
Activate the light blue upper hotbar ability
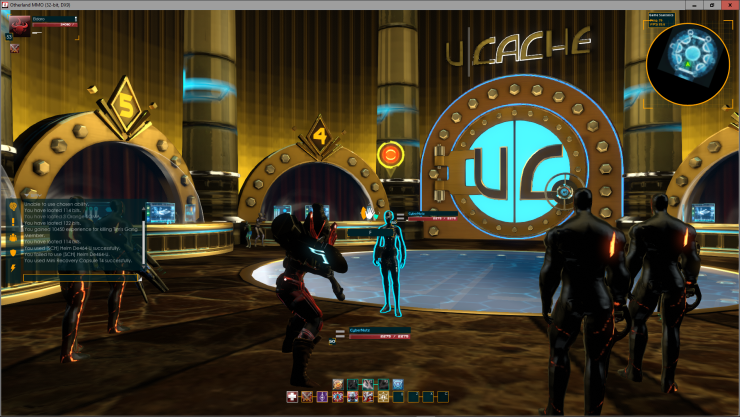[396, 383]
